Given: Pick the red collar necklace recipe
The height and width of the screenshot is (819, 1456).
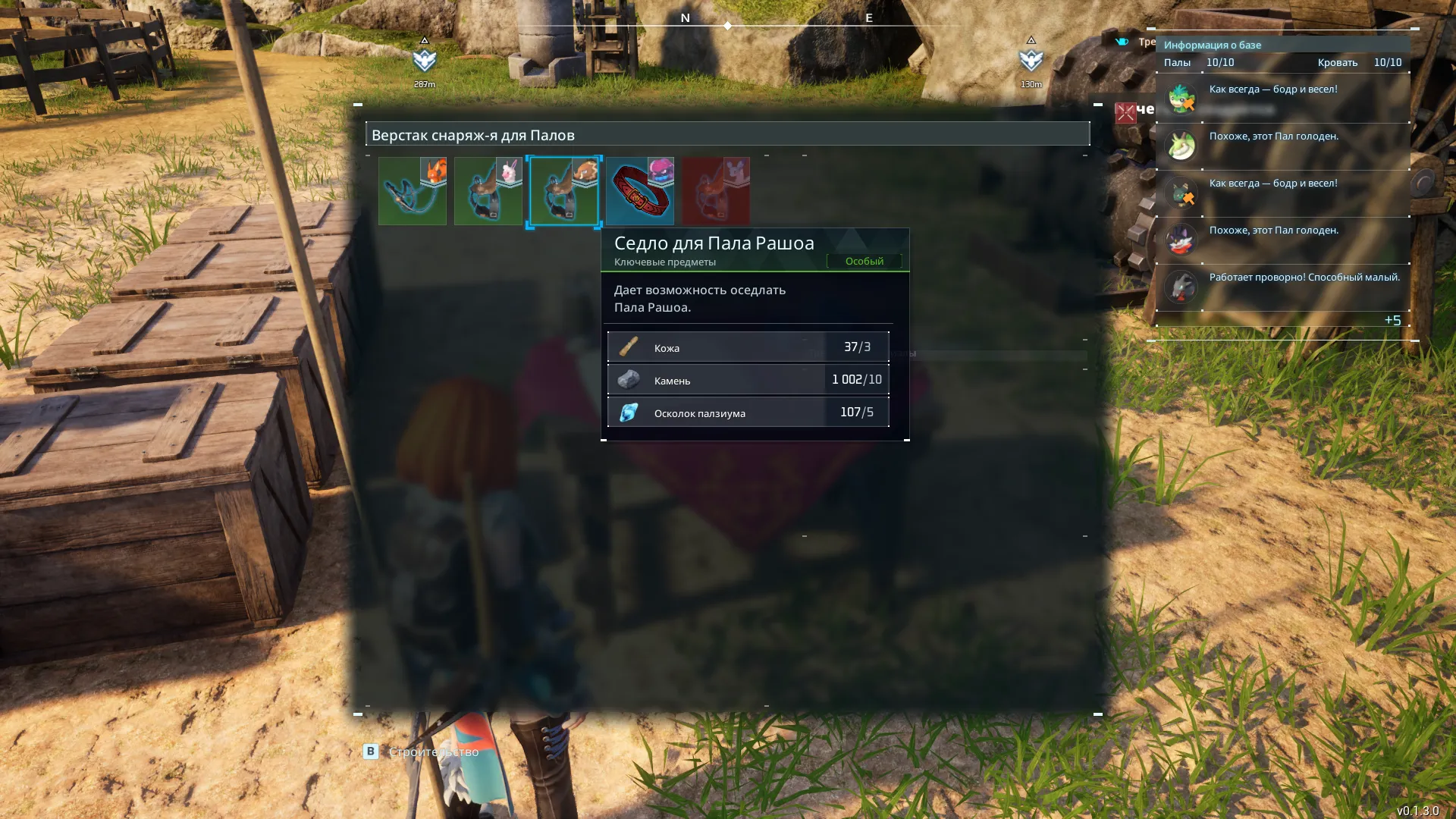Looking at the screenshot, I should click(x=640, y=191).
